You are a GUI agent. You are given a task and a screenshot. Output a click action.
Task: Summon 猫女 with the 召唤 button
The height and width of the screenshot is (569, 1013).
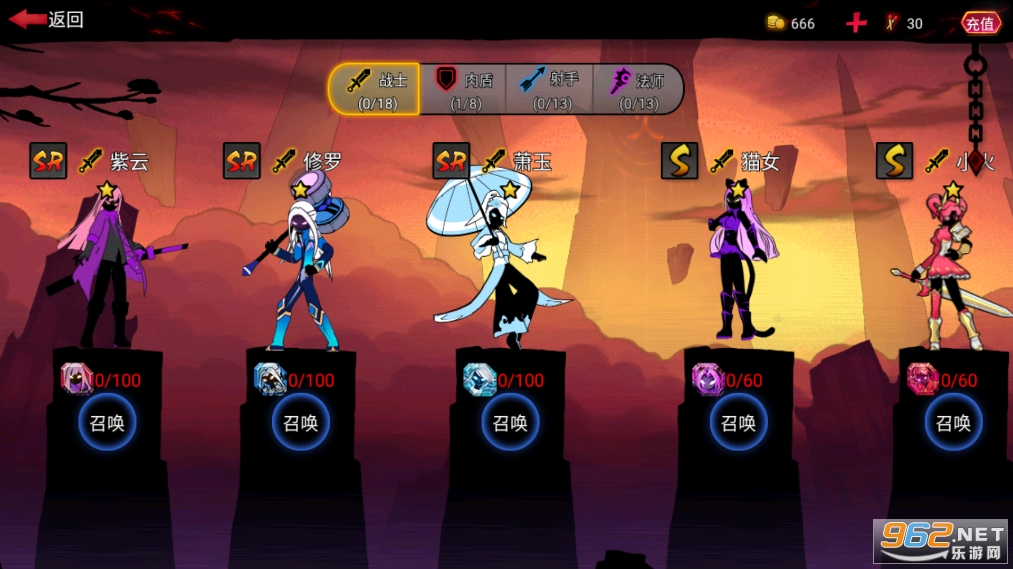coord(739,423)
